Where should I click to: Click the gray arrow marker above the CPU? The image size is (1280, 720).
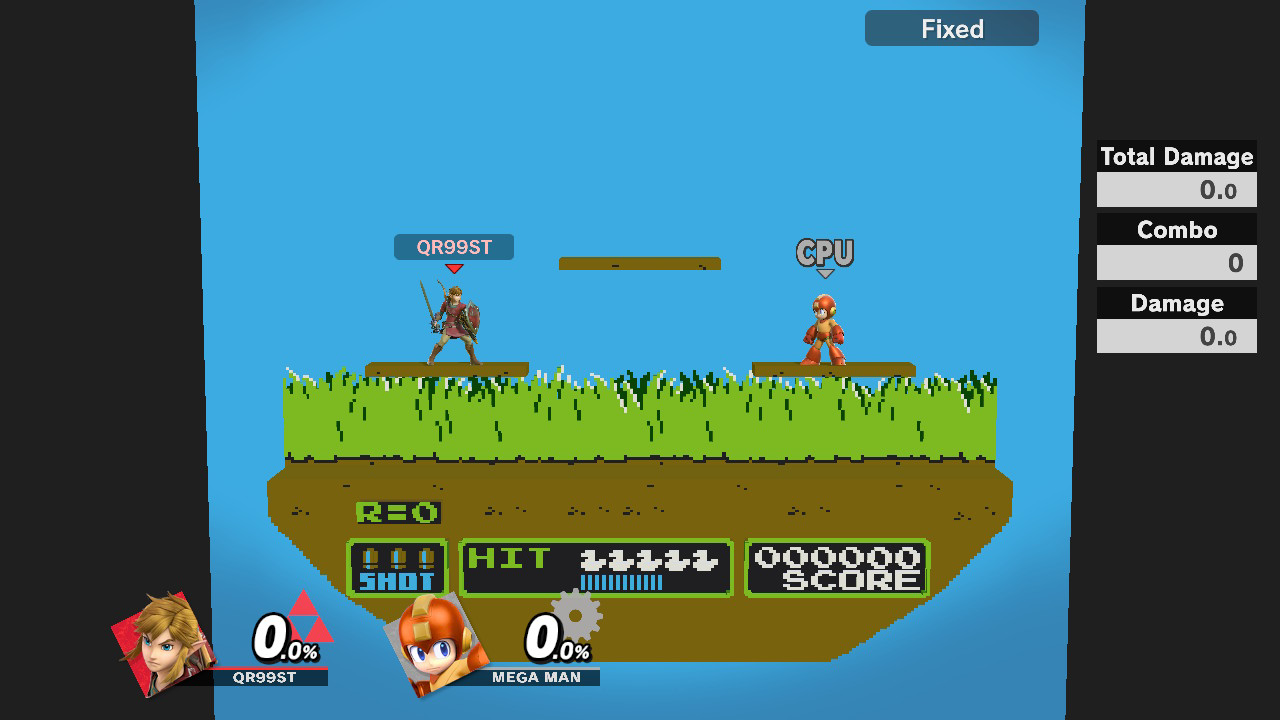tap(826, 270)
